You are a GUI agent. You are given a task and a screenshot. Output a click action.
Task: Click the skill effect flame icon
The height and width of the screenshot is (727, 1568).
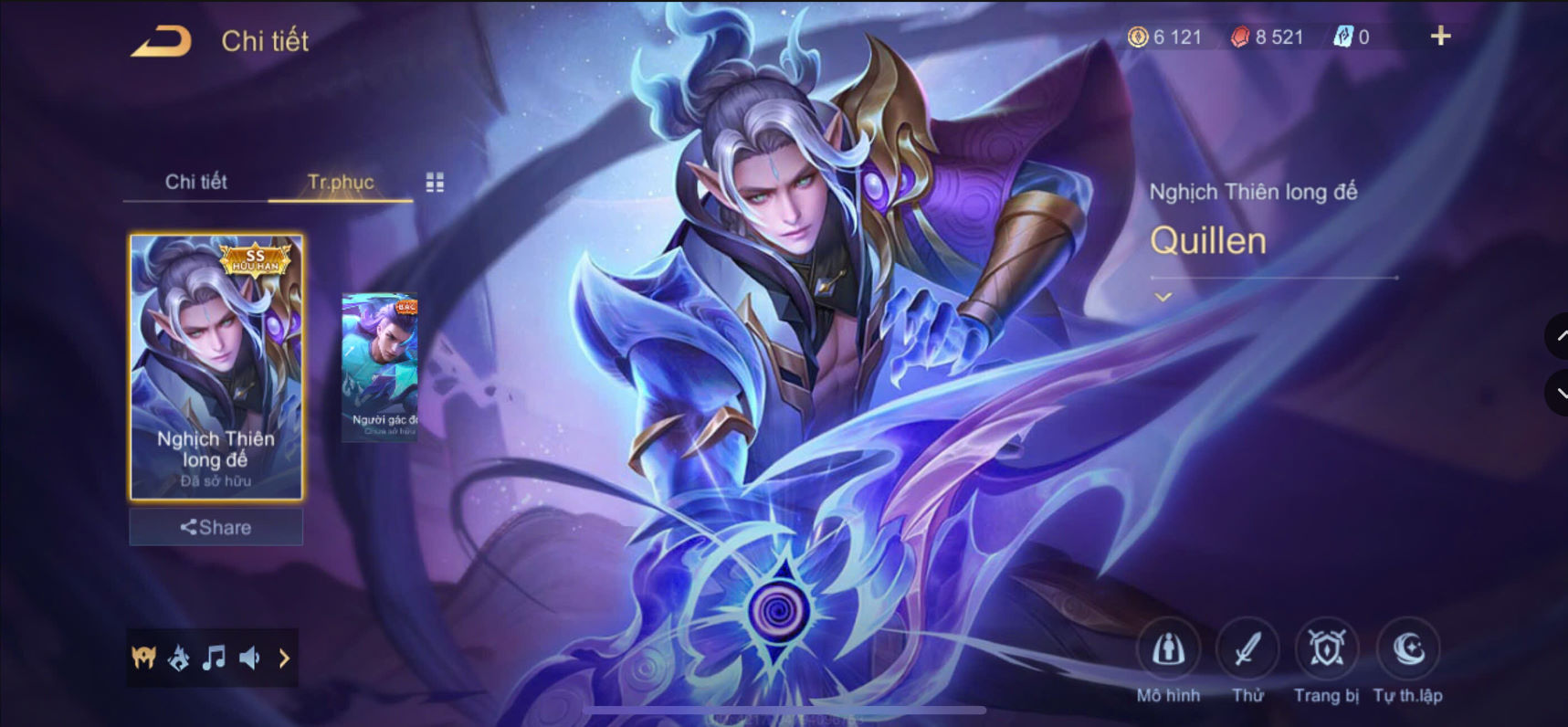(180, 657)
